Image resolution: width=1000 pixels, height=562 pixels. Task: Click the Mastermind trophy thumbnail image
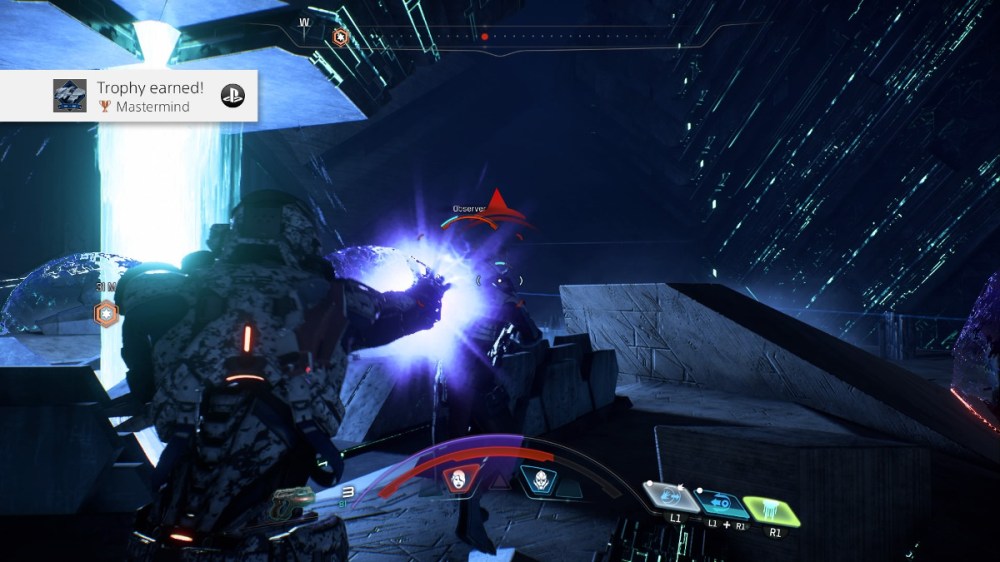70,96
